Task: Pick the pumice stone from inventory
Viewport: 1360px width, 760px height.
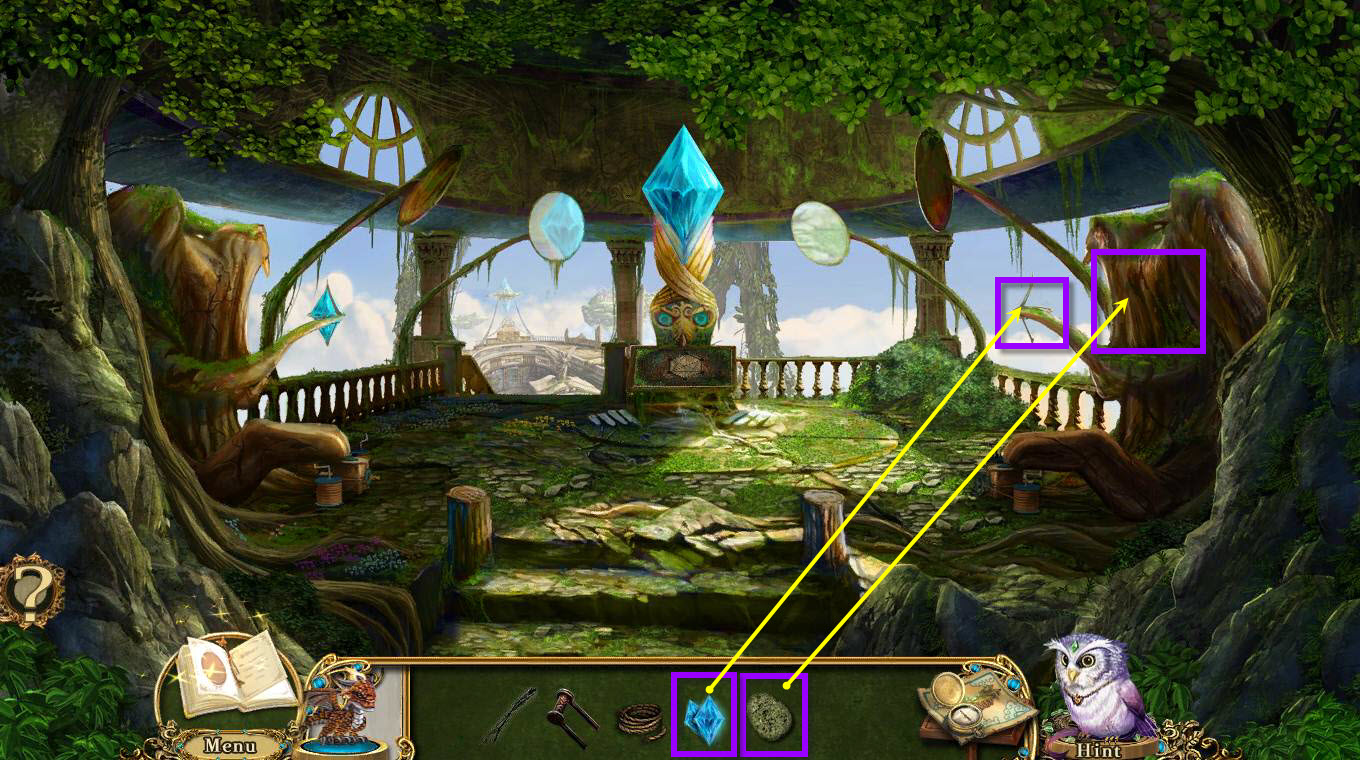Action: click(773, 716)
